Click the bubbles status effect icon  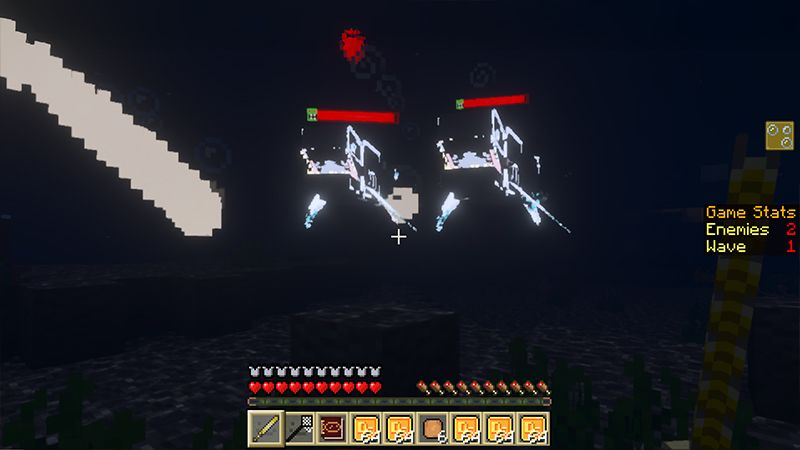pos(780,136)
